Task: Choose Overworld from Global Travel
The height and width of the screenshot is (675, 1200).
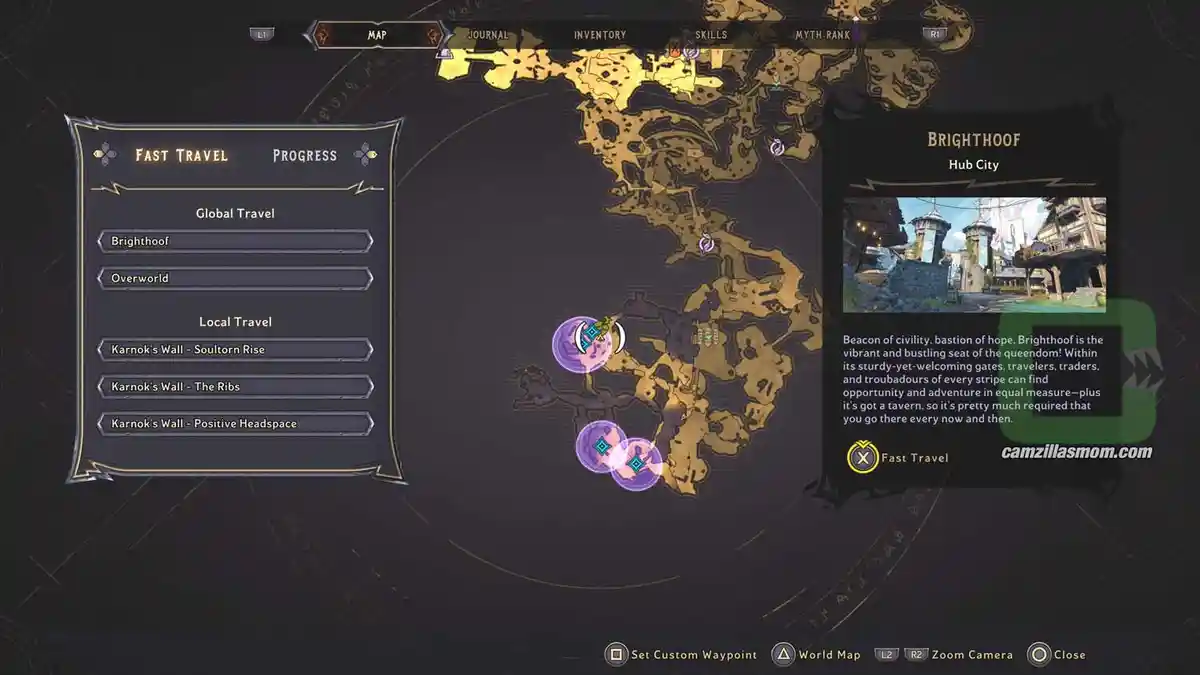Action: pyautogui.click(x=235, y=278)
